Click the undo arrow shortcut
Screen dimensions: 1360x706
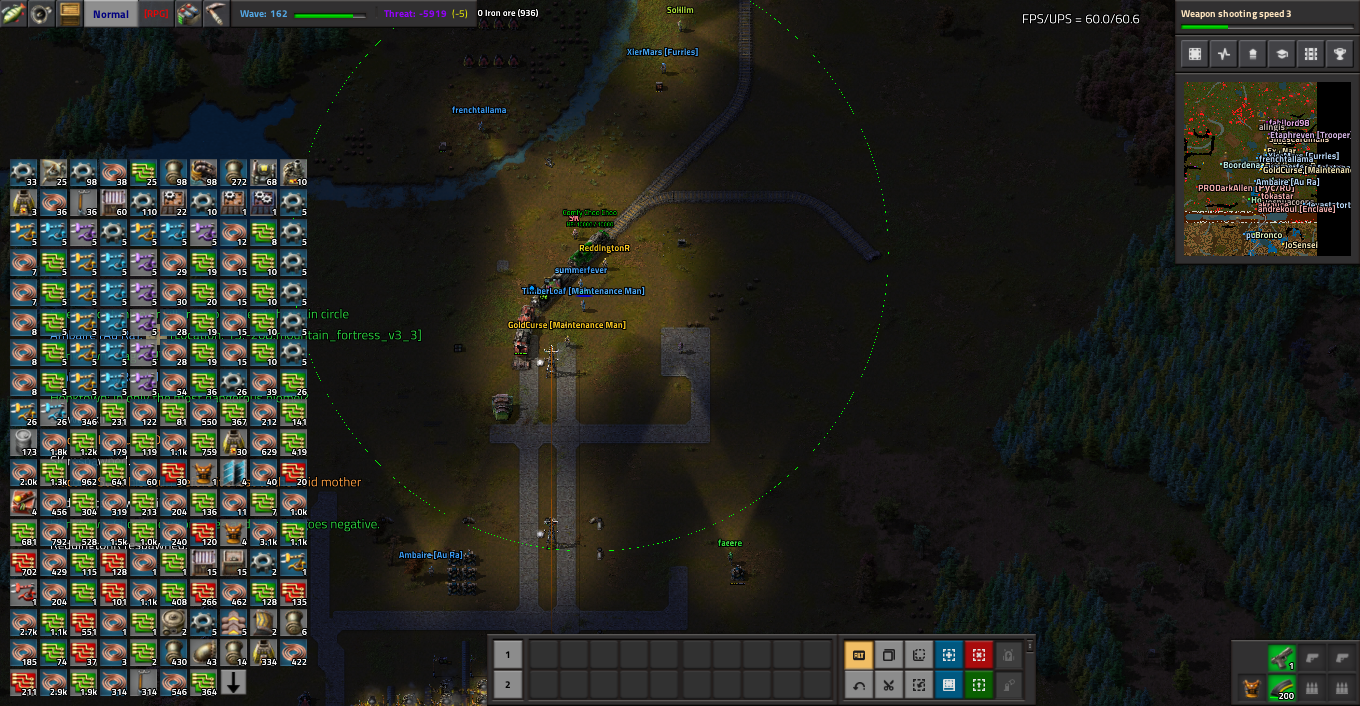(x=858, y=685)
